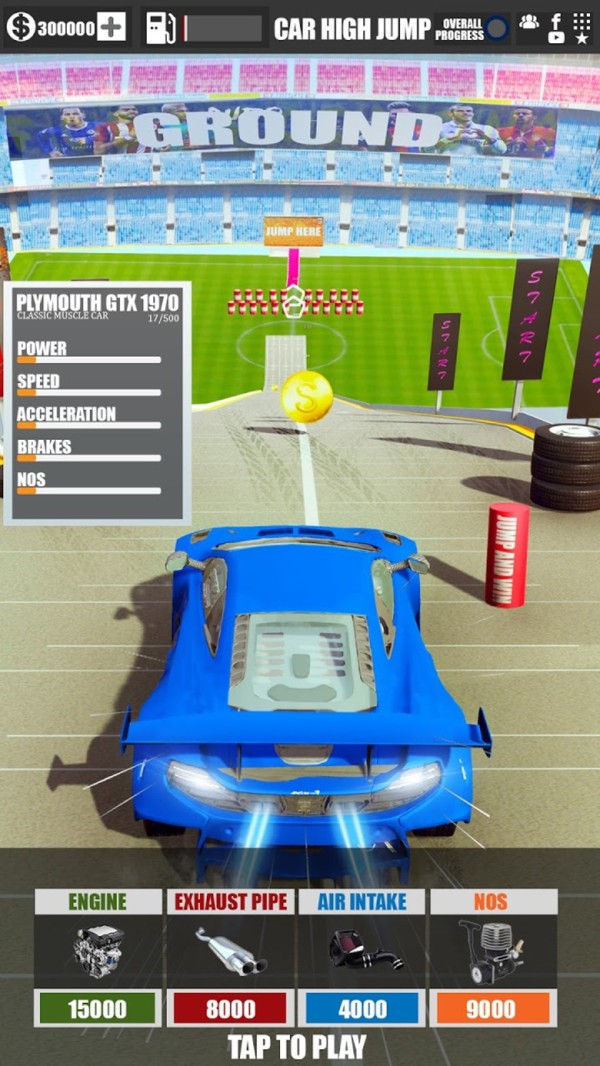This screenshot has height=1066, width=600.
Task: Purchase the Exhaust Pipe upgrade for 8000
Action: coord(230,1008)
